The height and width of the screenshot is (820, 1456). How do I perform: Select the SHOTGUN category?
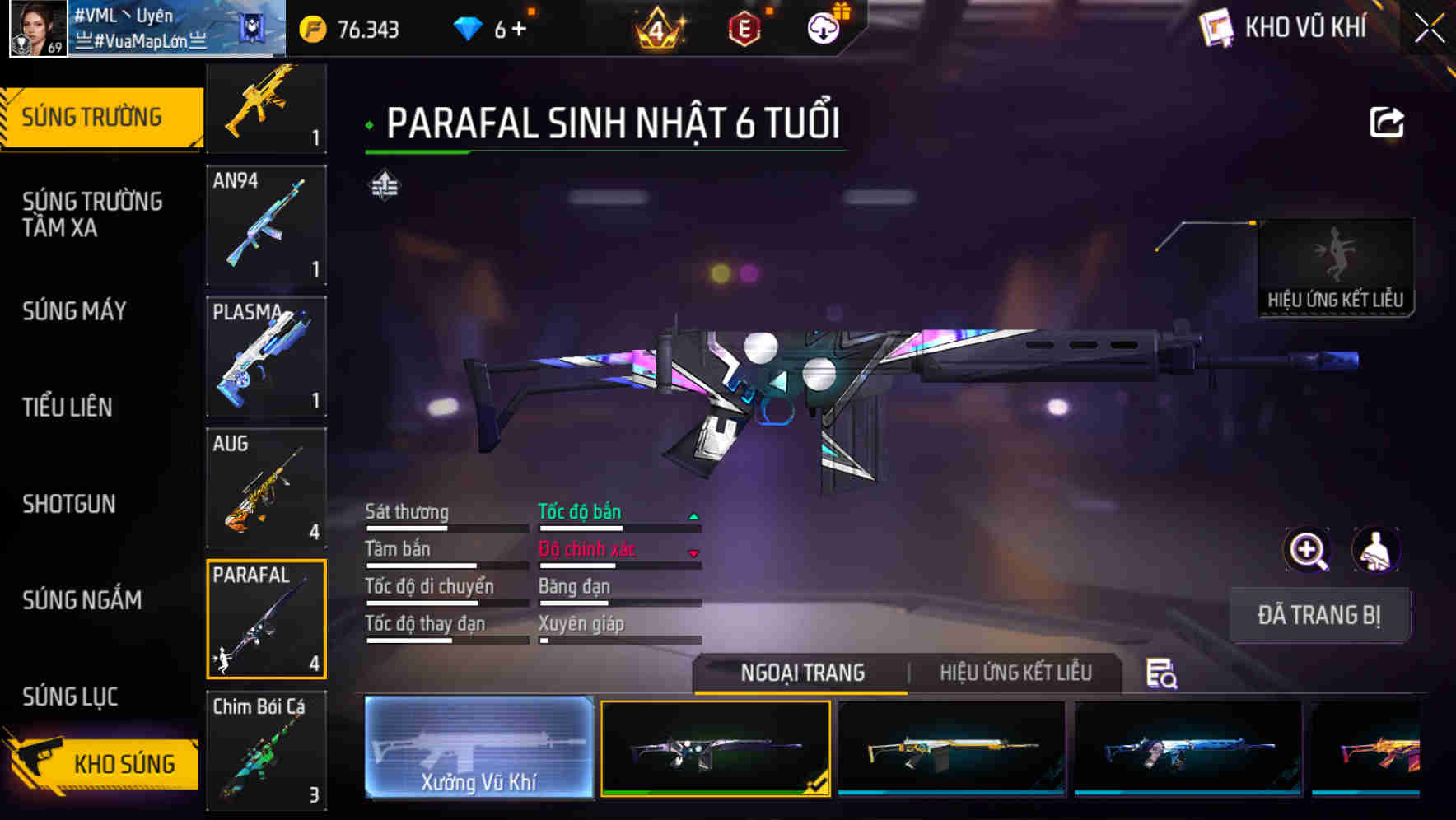(70, 504)
